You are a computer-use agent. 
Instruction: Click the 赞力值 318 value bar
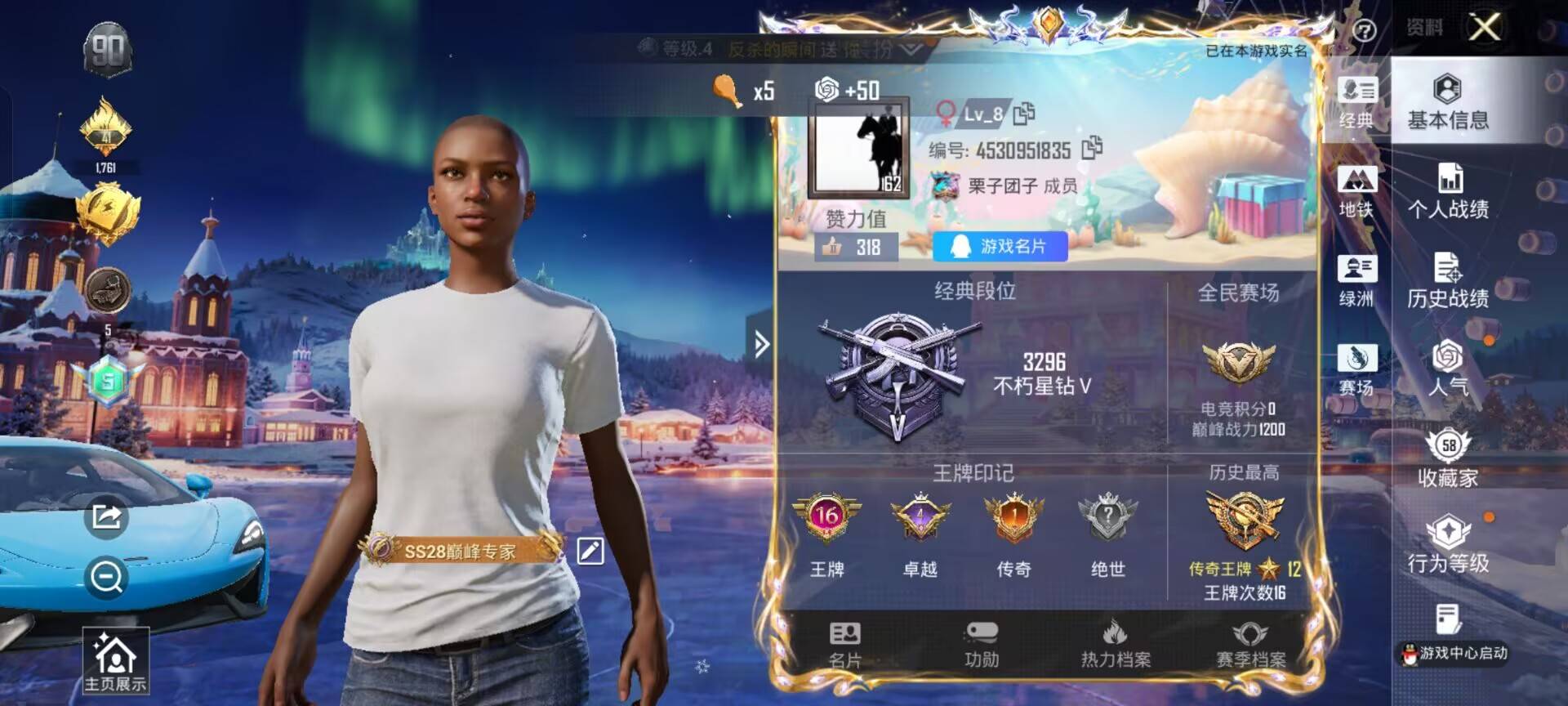pyautogui.click(x=857, y=247)
